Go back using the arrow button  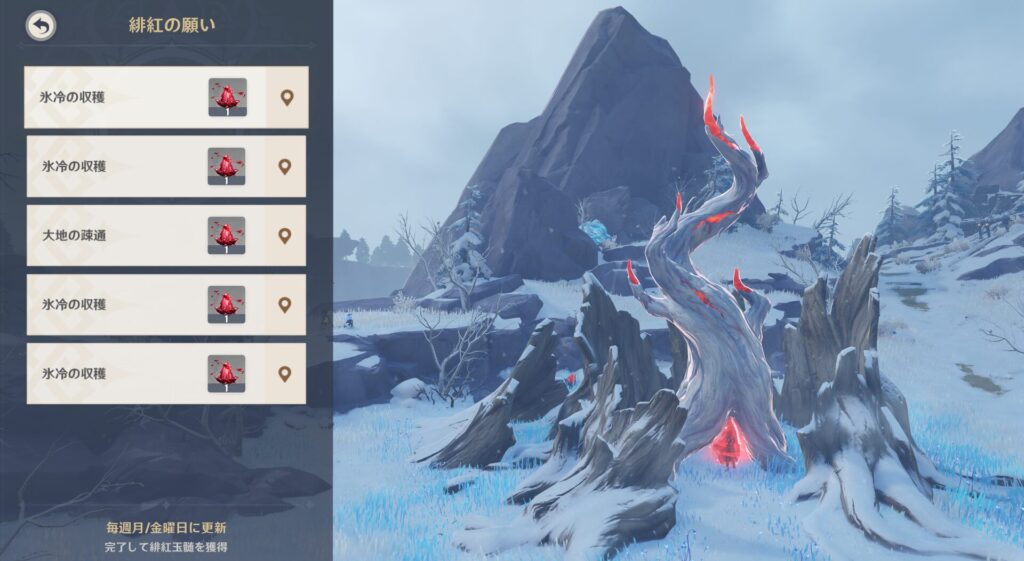tap(41, 26)
